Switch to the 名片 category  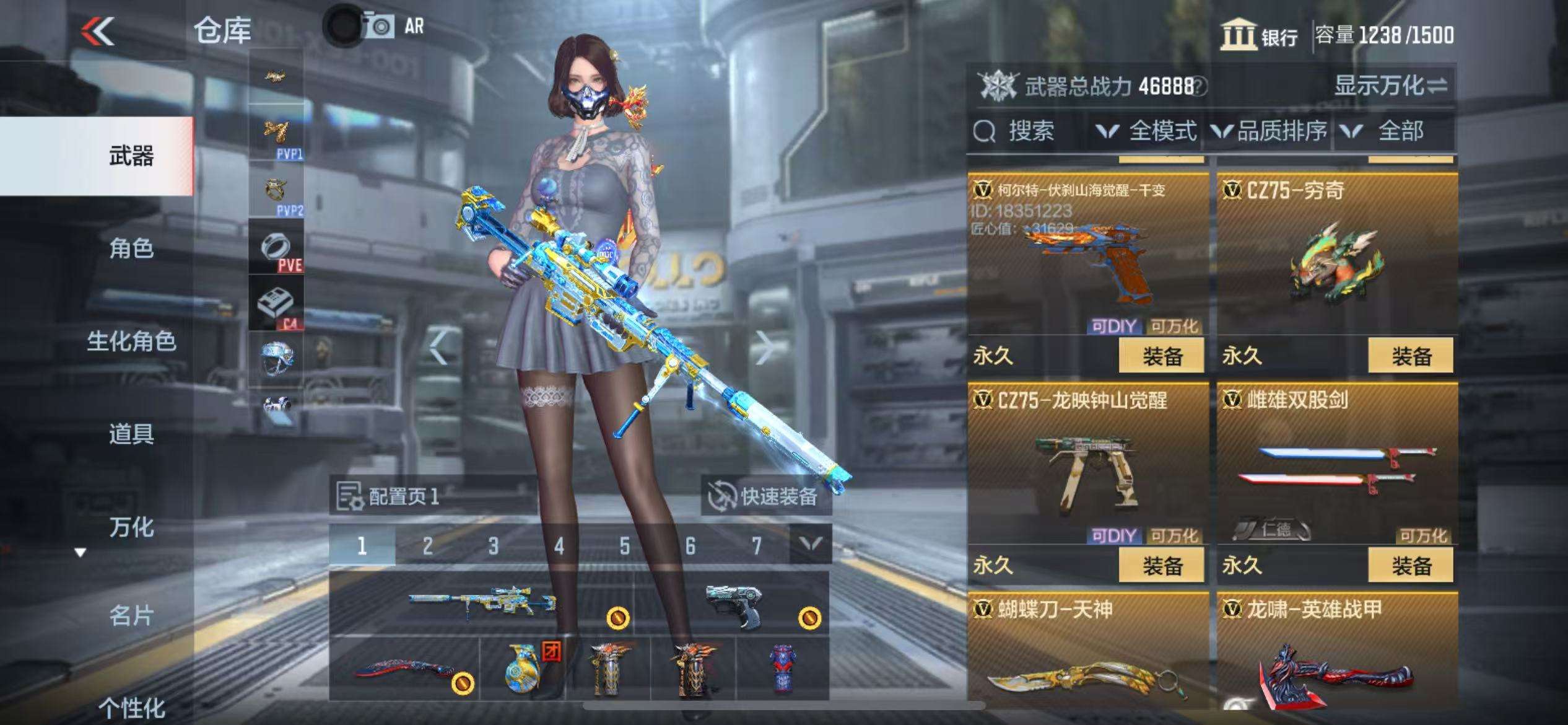131,615
